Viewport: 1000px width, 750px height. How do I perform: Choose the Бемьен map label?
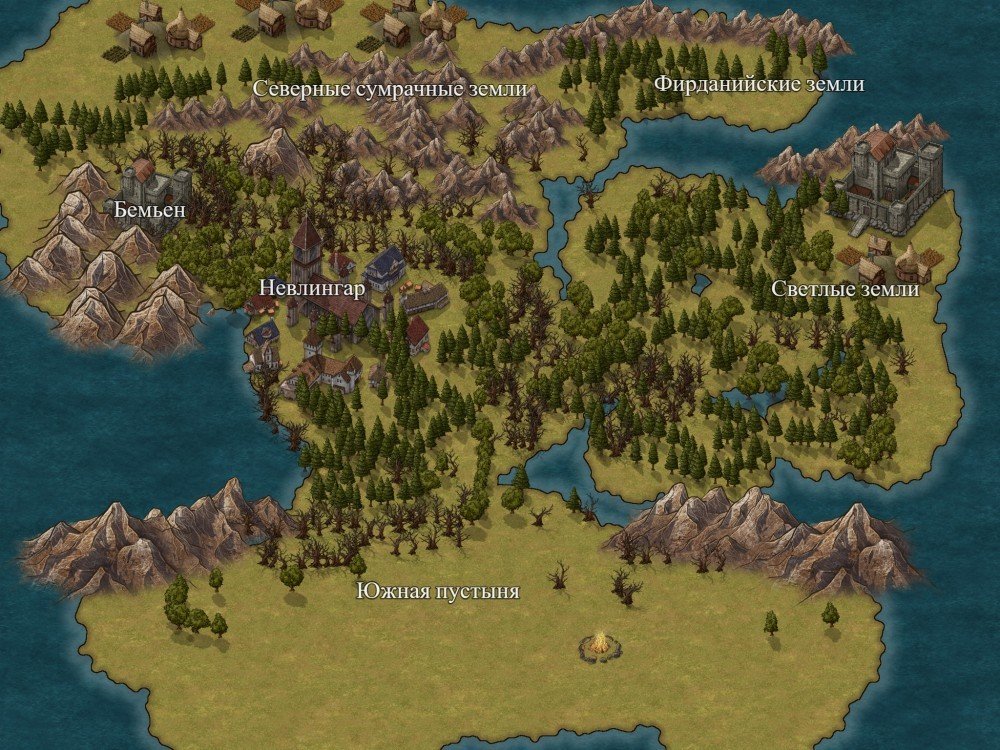pos(150,211)
